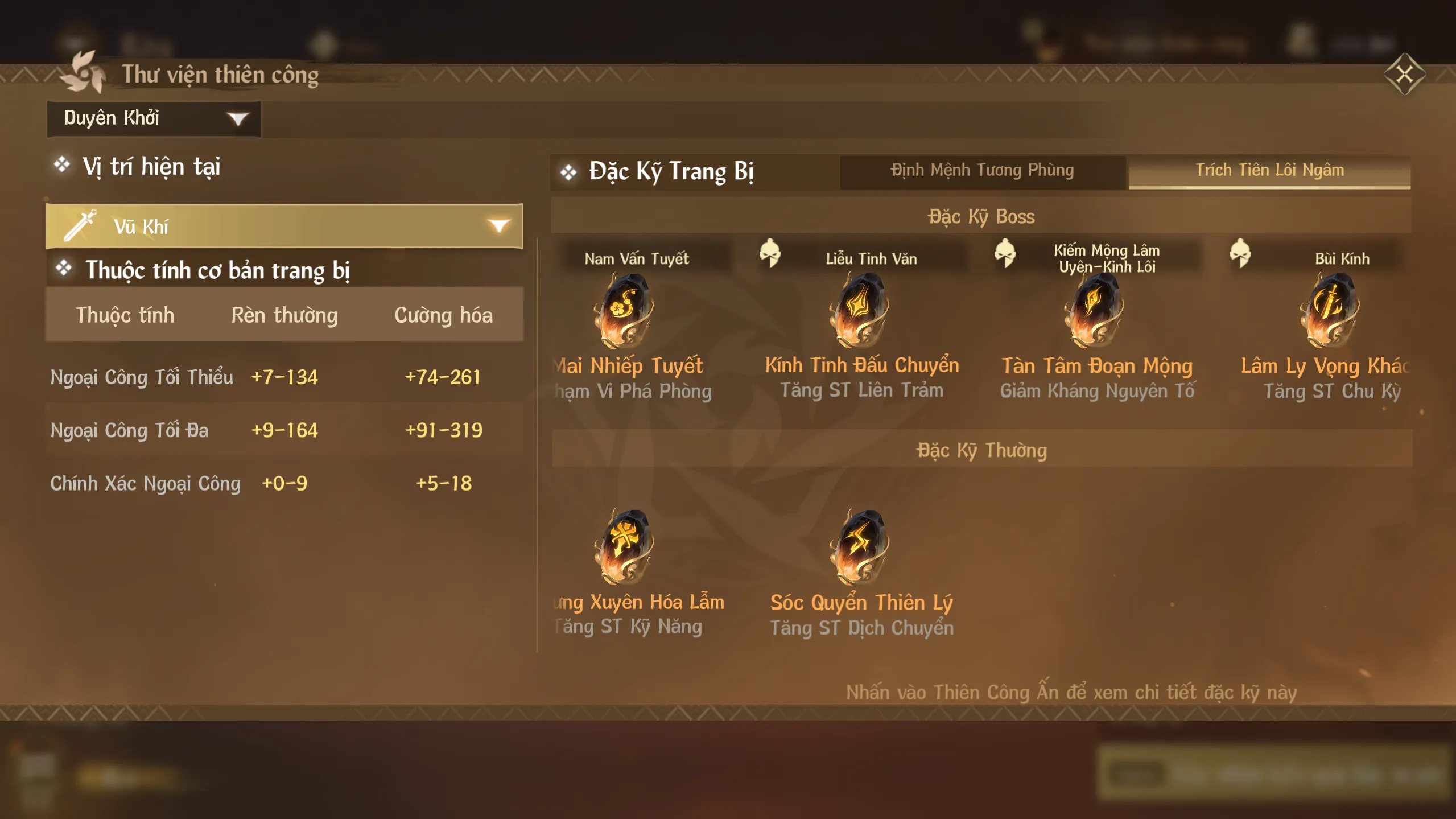Screen dimensions: 1456x819
Task: Select the Trích Tiên Lôi Ngâm tab
Action: point(1269,170)
